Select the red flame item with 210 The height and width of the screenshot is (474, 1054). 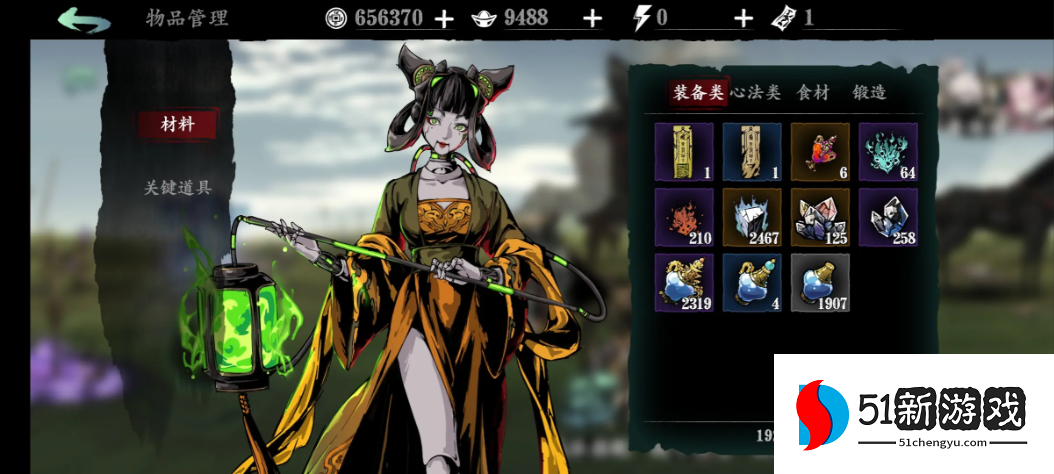pyautogui.click(x=684, y=217)
